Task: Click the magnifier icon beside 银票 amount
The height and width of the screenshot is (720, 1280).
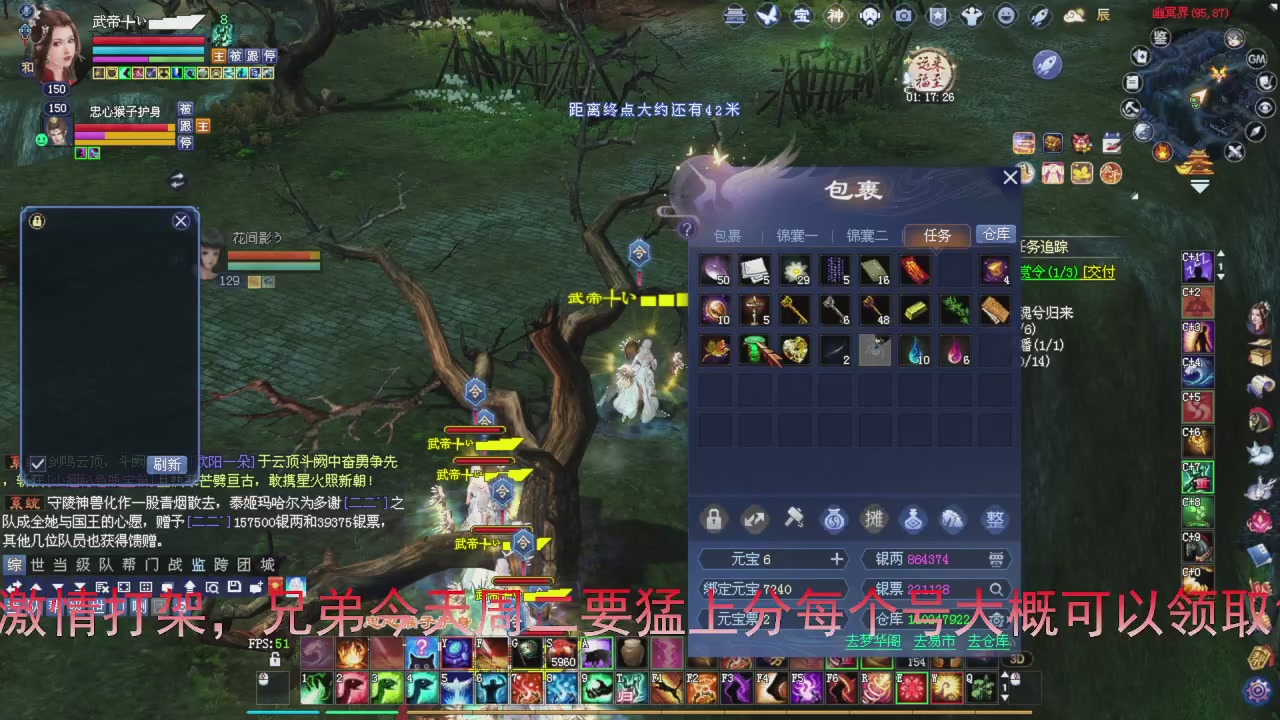Action: [x=997, y=589]
